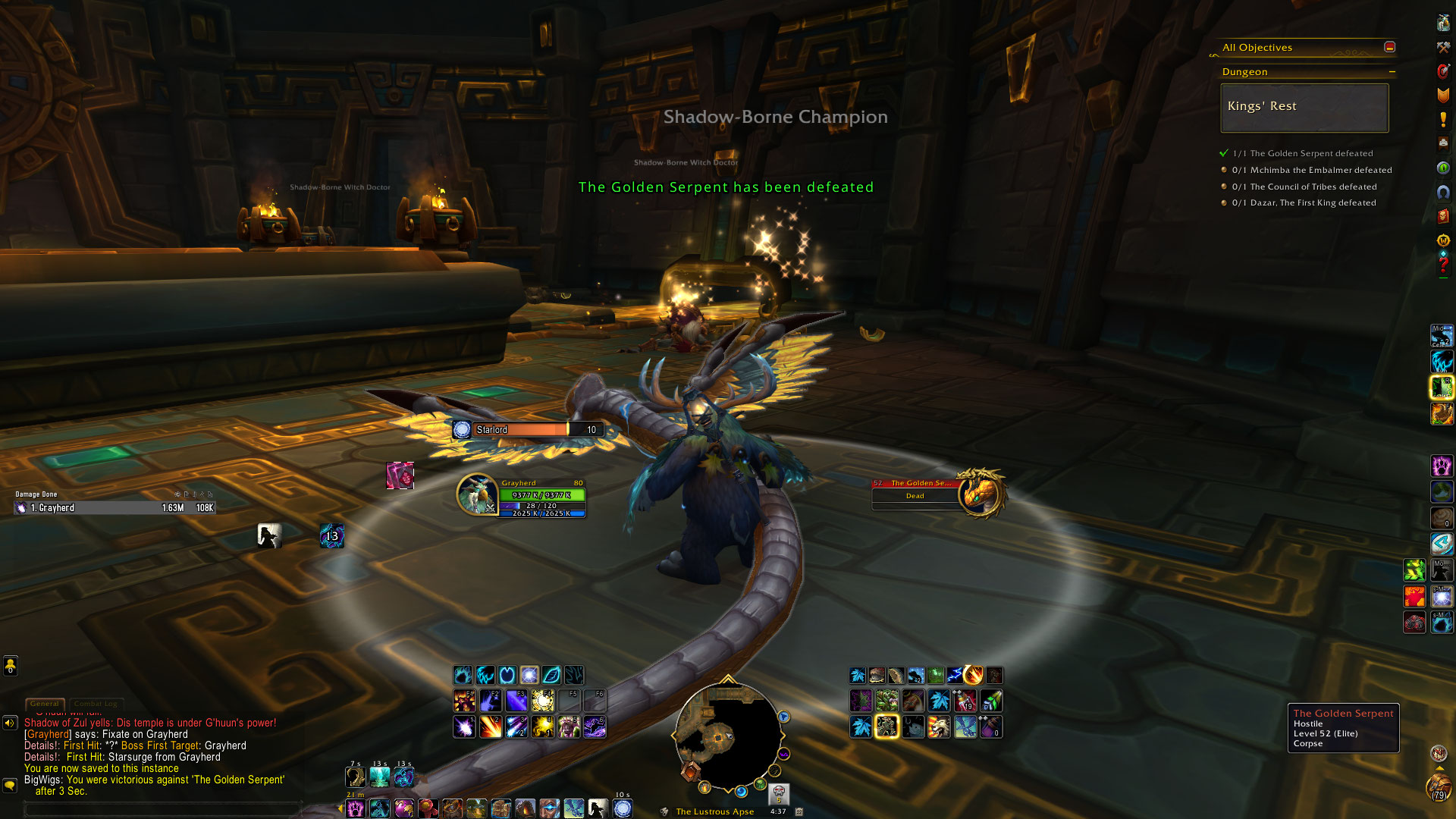Switch to the Combat Log chat tab
The height and width of the screenshot is (819, 1456).
tap(96, 704)
